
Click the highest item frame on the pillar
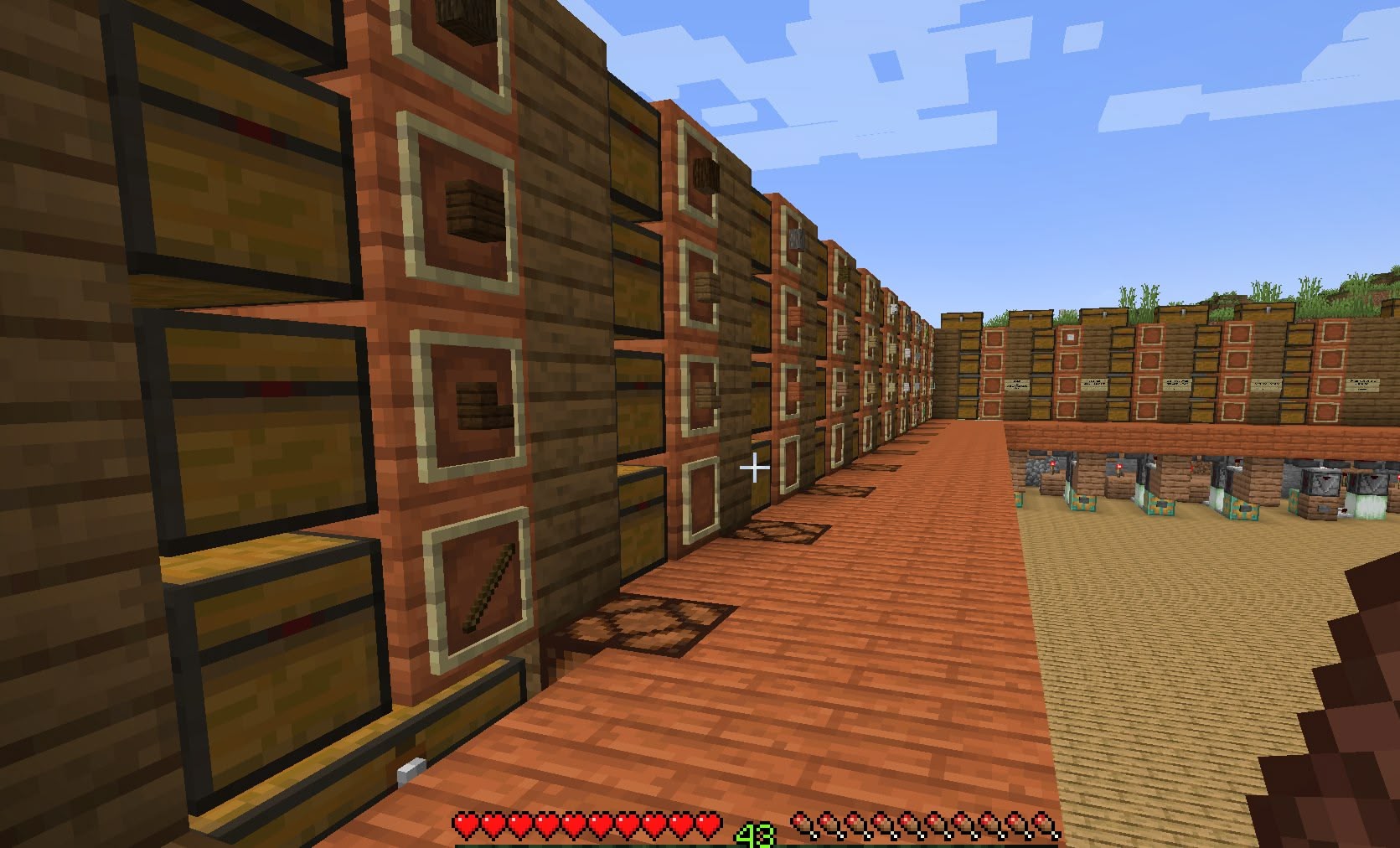457,17
